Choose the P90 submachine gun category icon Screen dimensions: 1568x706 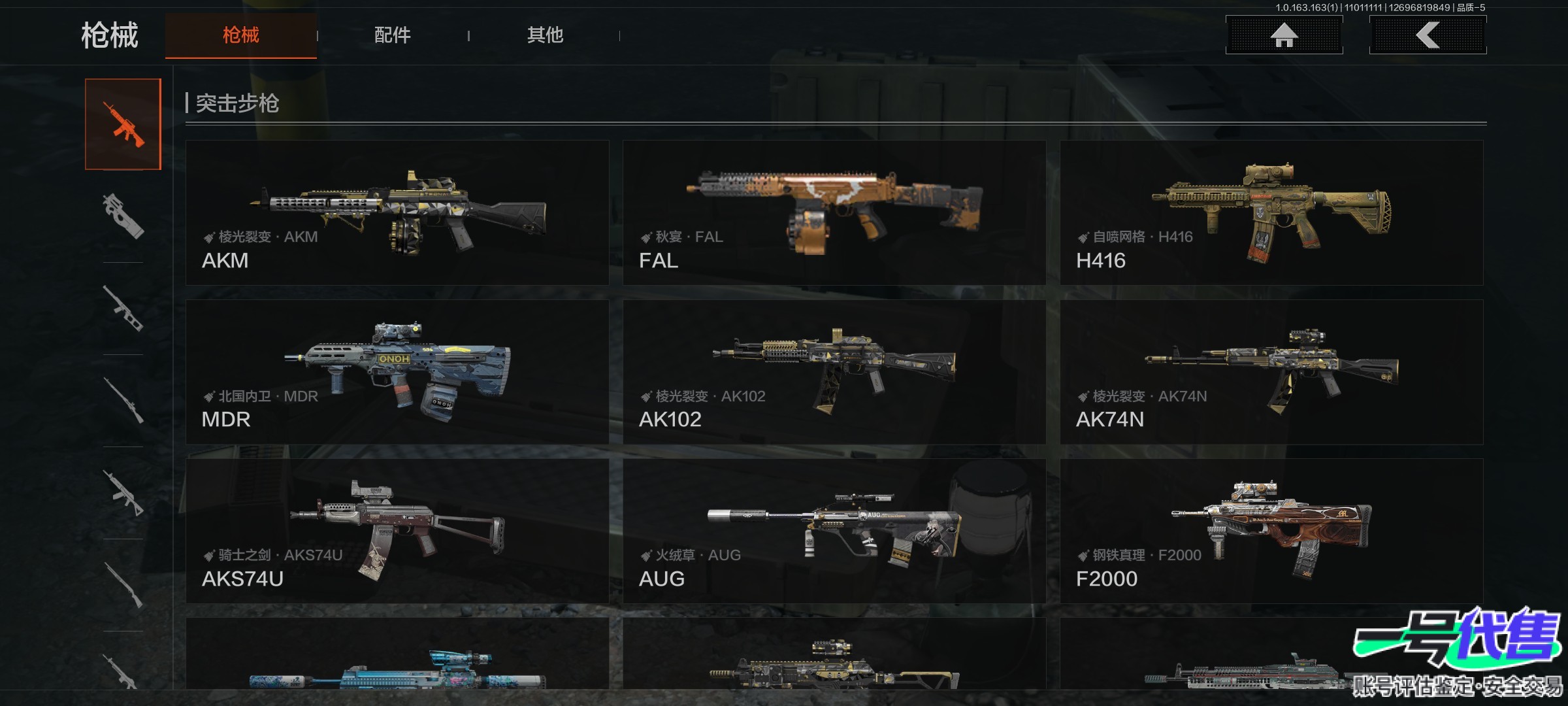(123, 216)
